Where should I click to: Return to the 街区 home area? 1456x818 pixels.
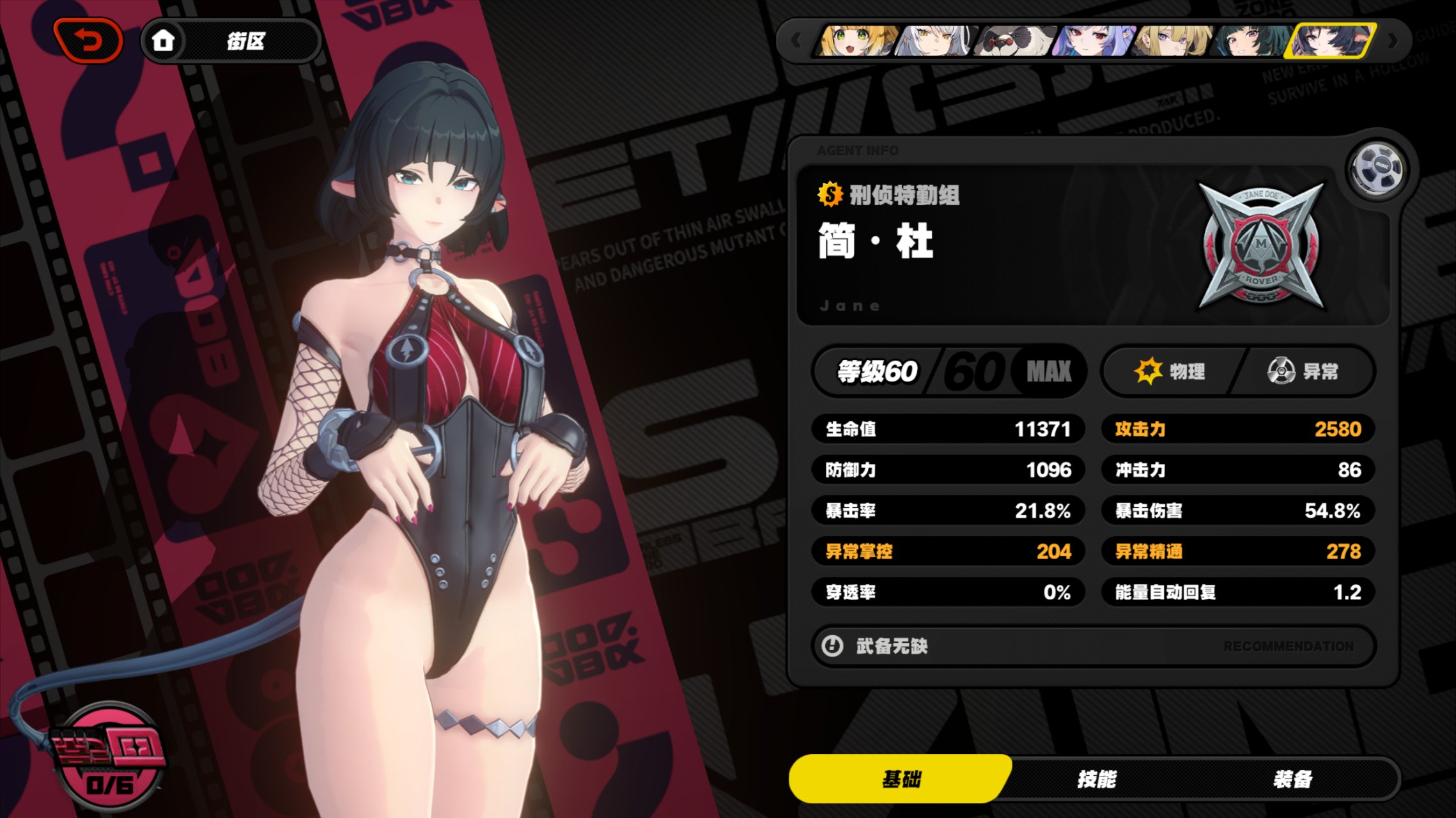(230, 42)
